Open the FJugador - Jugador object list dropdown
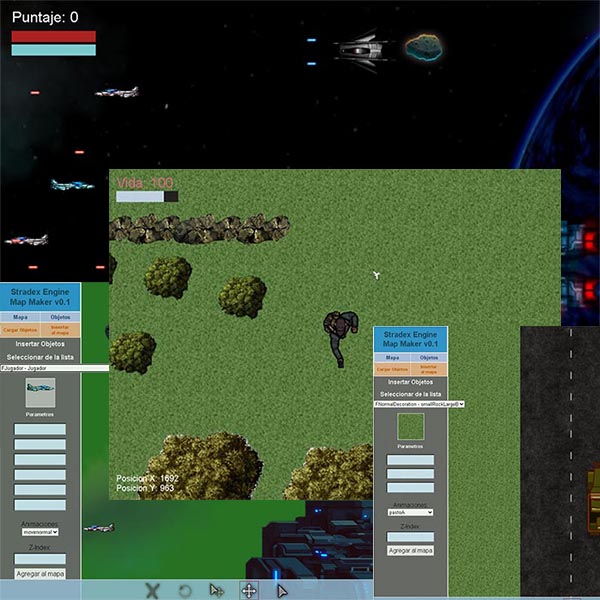The height and width of the screenshot is (600, 600). pos(55,368)
